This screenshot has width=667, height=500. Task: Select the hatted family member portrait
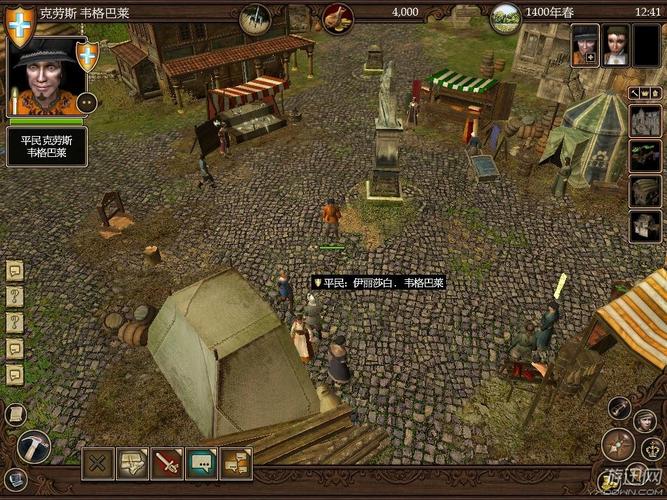(x=585, y=45)
